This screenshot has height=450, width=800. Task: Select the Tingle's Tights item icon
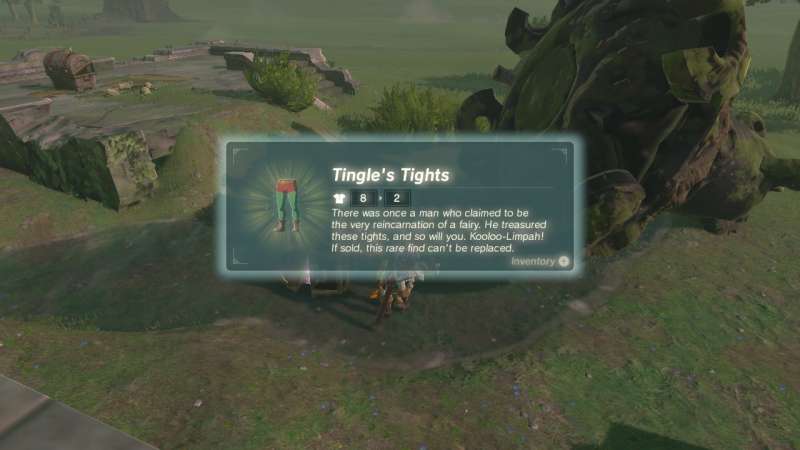click(288, 203)
